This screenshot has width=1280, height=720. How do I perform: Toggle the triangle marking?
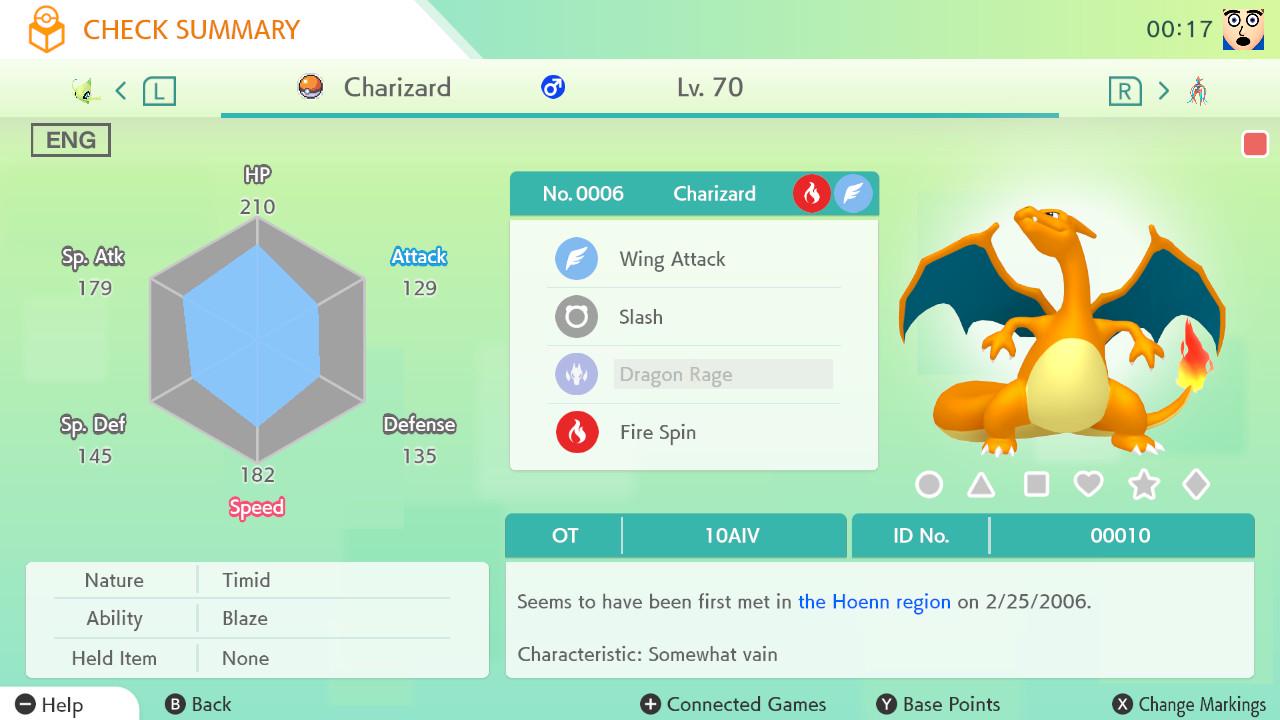(x=982, y=485)
